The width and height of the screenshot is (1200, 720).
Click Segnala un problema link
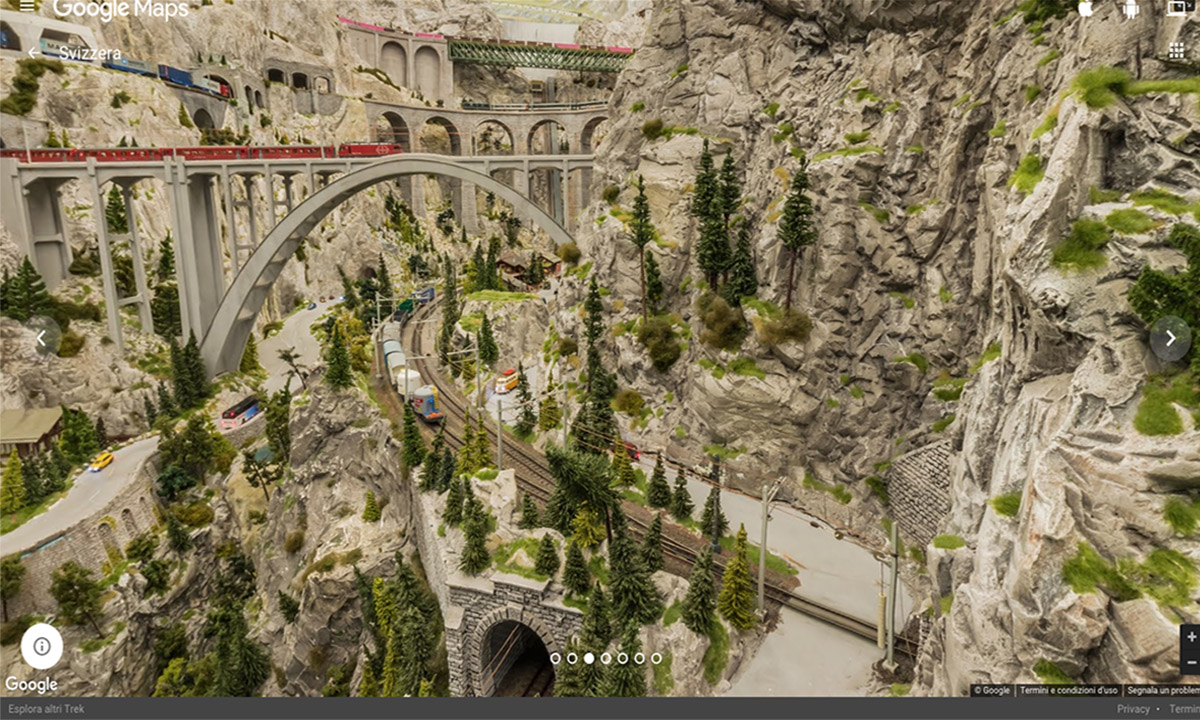click(x=1163, y=690)
